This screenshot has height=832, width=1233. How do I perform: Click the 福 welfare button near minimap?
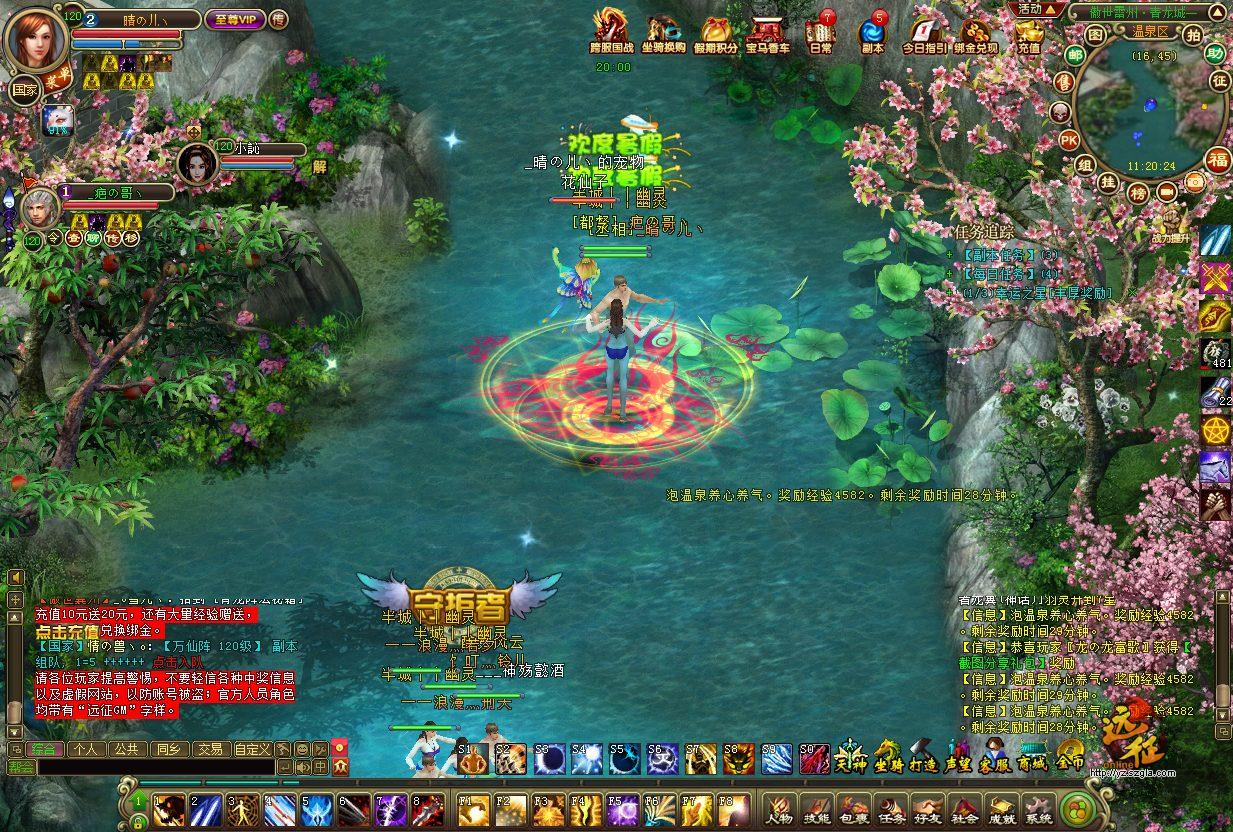pyautogui.click(x=1218, y=159)
